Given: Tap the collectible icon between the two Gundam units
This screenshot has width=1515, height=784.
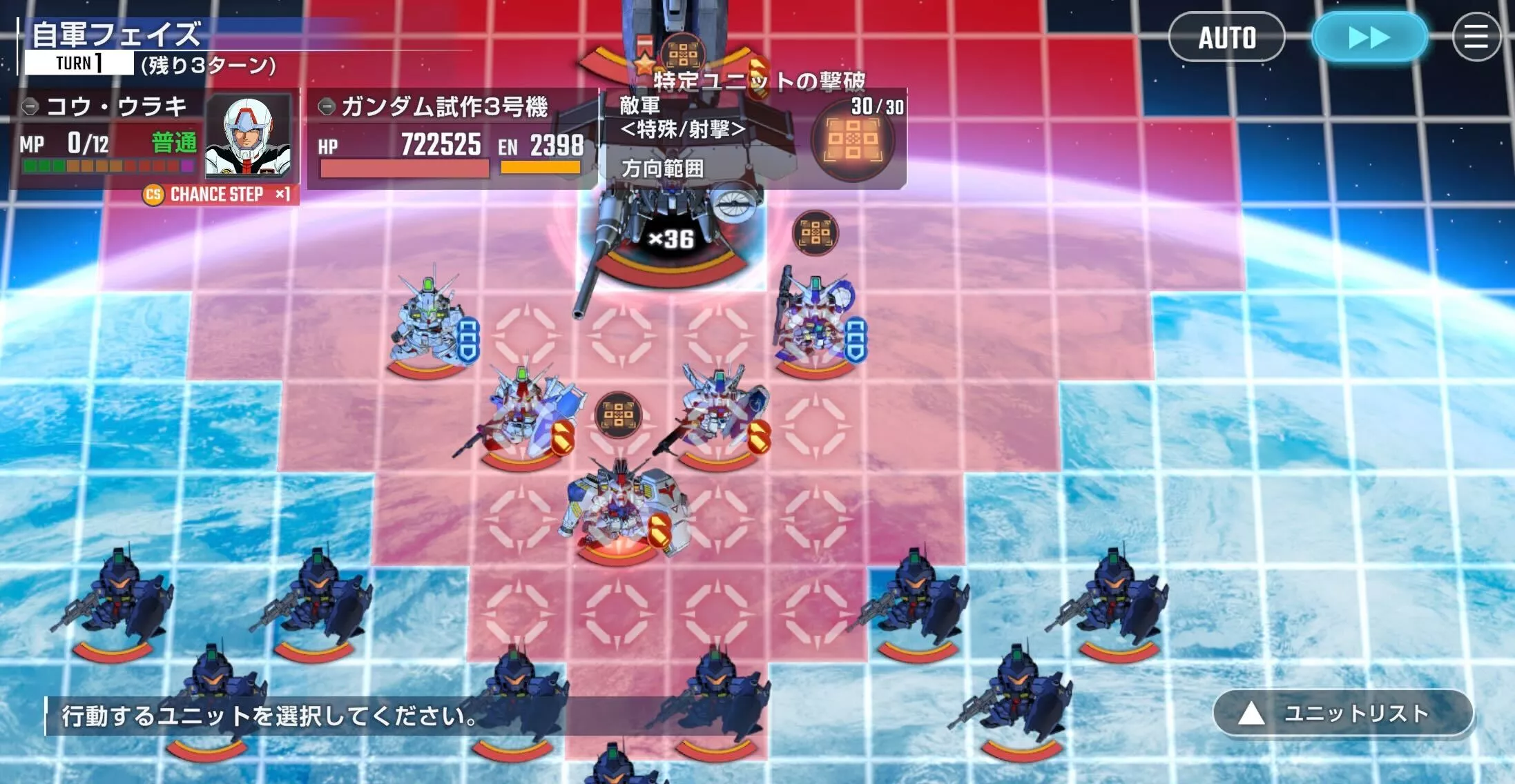Looking at the screenshot, I should pos(619,415).
